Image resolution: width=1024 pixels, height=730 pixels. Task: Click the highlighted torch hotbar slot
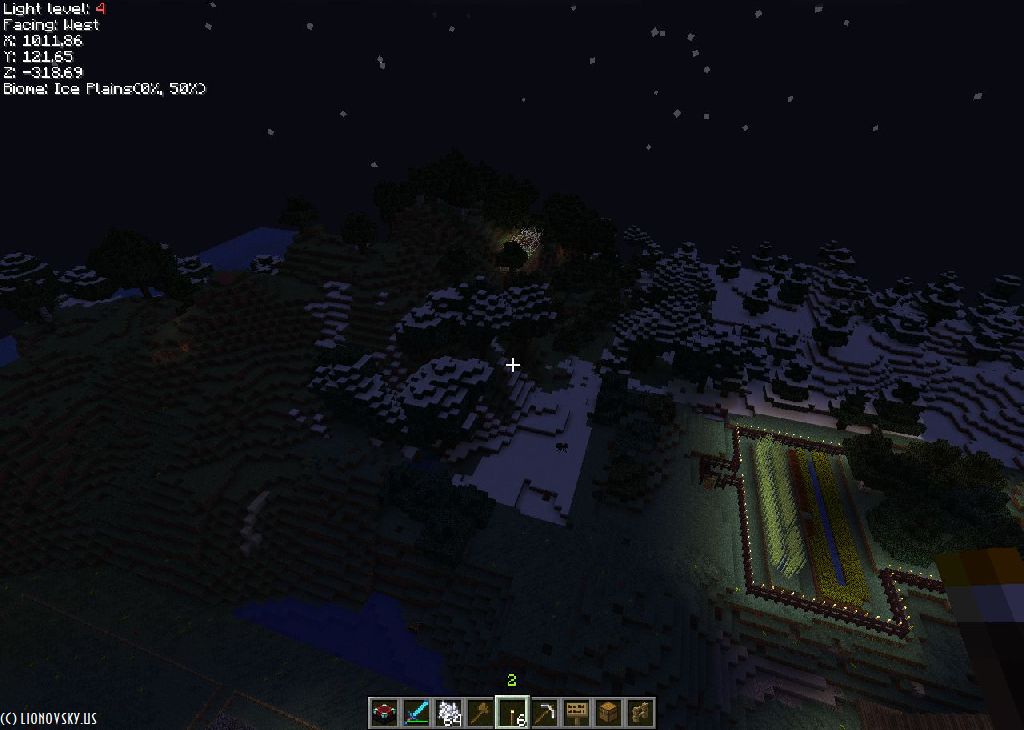click(512, 712)
